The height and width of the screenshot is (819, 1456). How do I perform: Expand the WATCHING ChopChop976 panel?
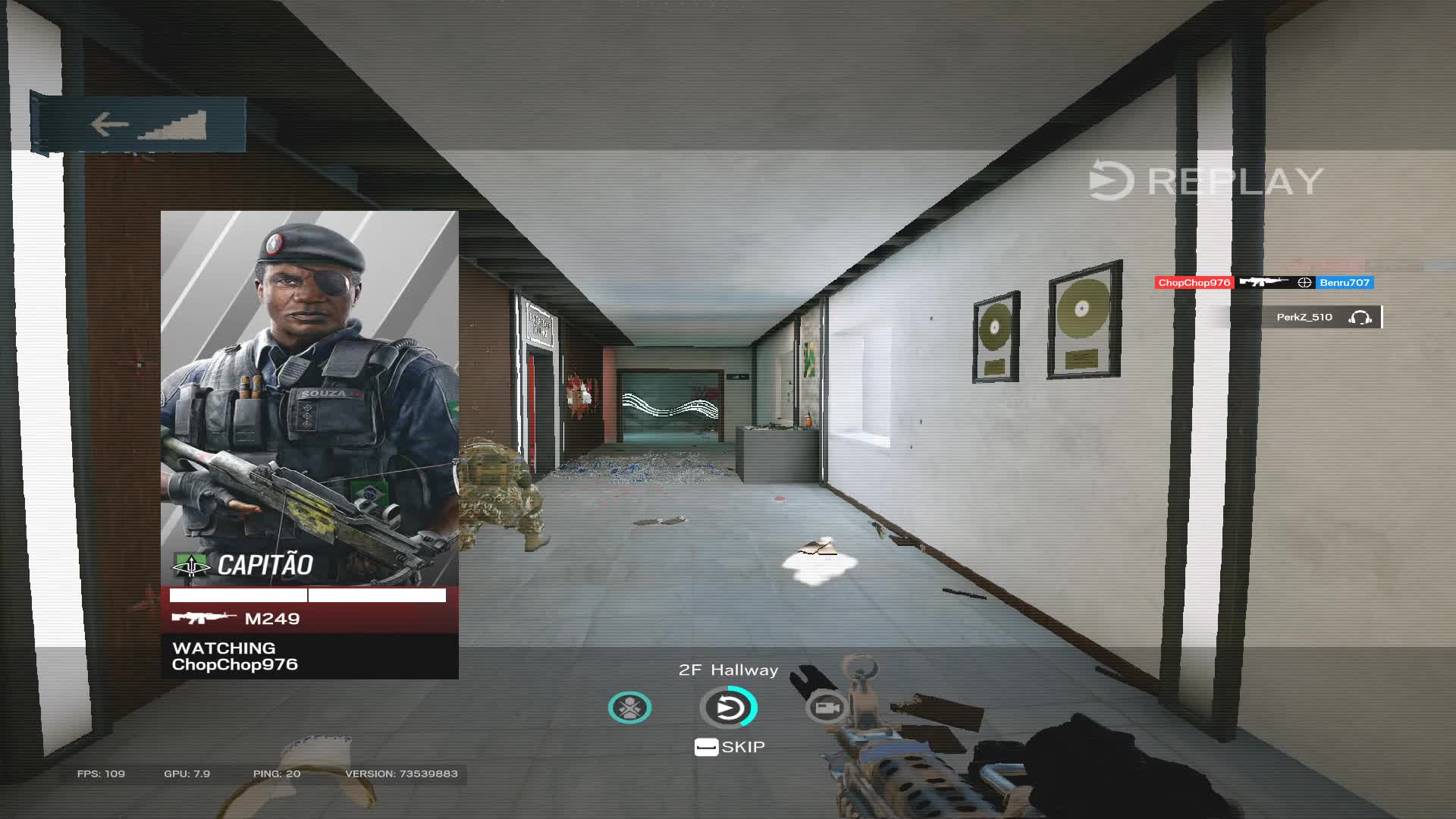point(235,657)
